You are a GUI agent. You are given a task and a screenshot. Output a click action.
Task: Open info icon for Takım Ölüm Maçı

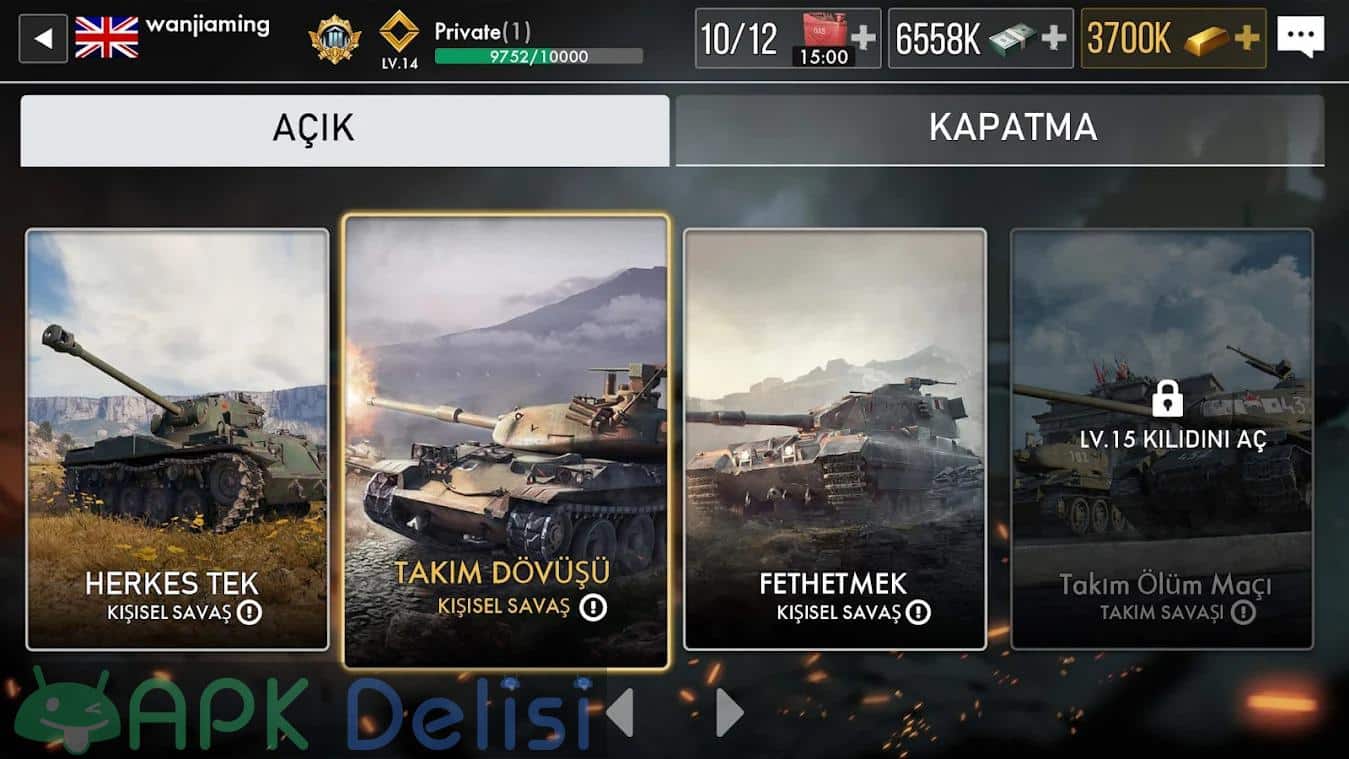[x=1243, y=612]
